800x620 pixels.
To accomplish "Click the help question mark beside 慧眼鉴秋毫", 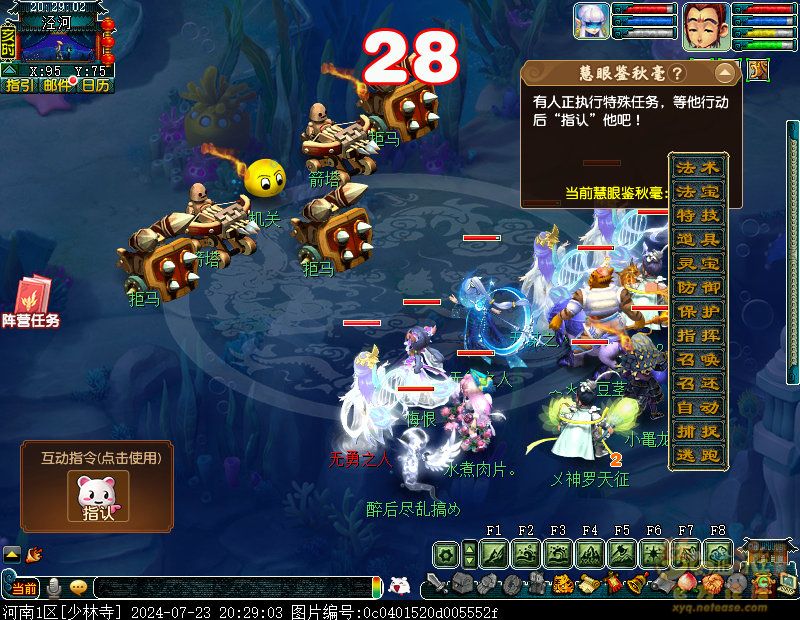I will pos(677,74).
